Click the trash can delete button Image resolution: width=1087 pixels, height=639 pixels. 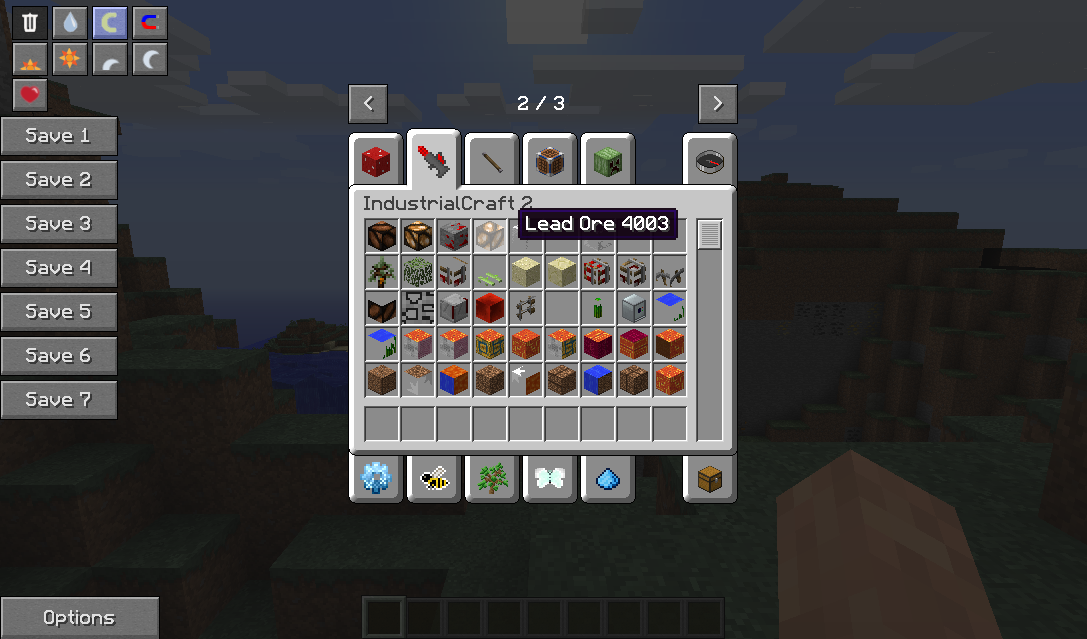click(x=30, y=22)
